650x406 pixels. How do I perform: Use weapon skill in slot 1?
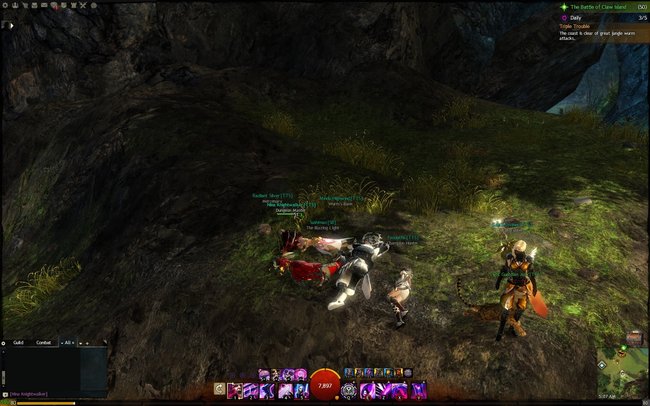[235, 389]
